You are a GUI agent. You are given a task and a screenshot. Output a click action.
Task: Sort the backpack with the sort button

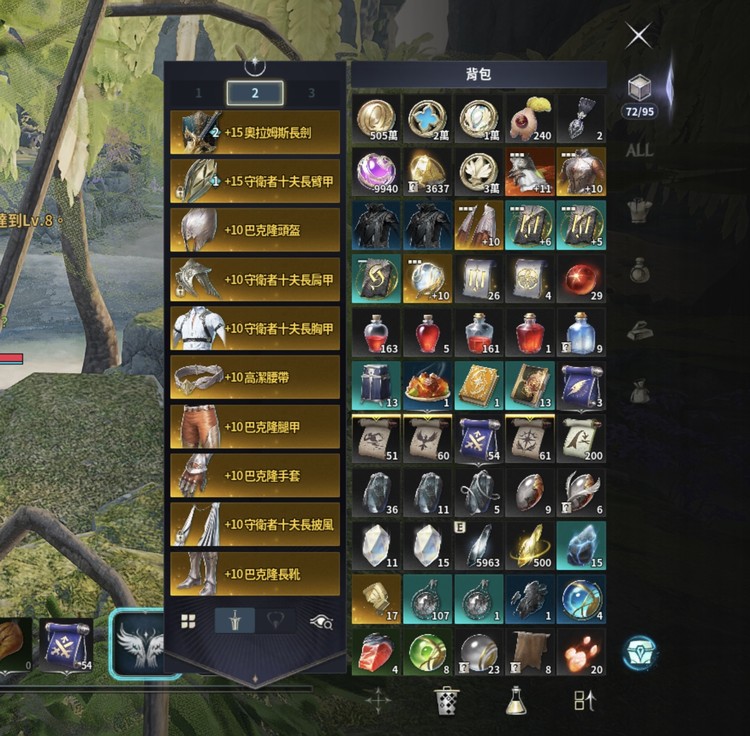585,700
